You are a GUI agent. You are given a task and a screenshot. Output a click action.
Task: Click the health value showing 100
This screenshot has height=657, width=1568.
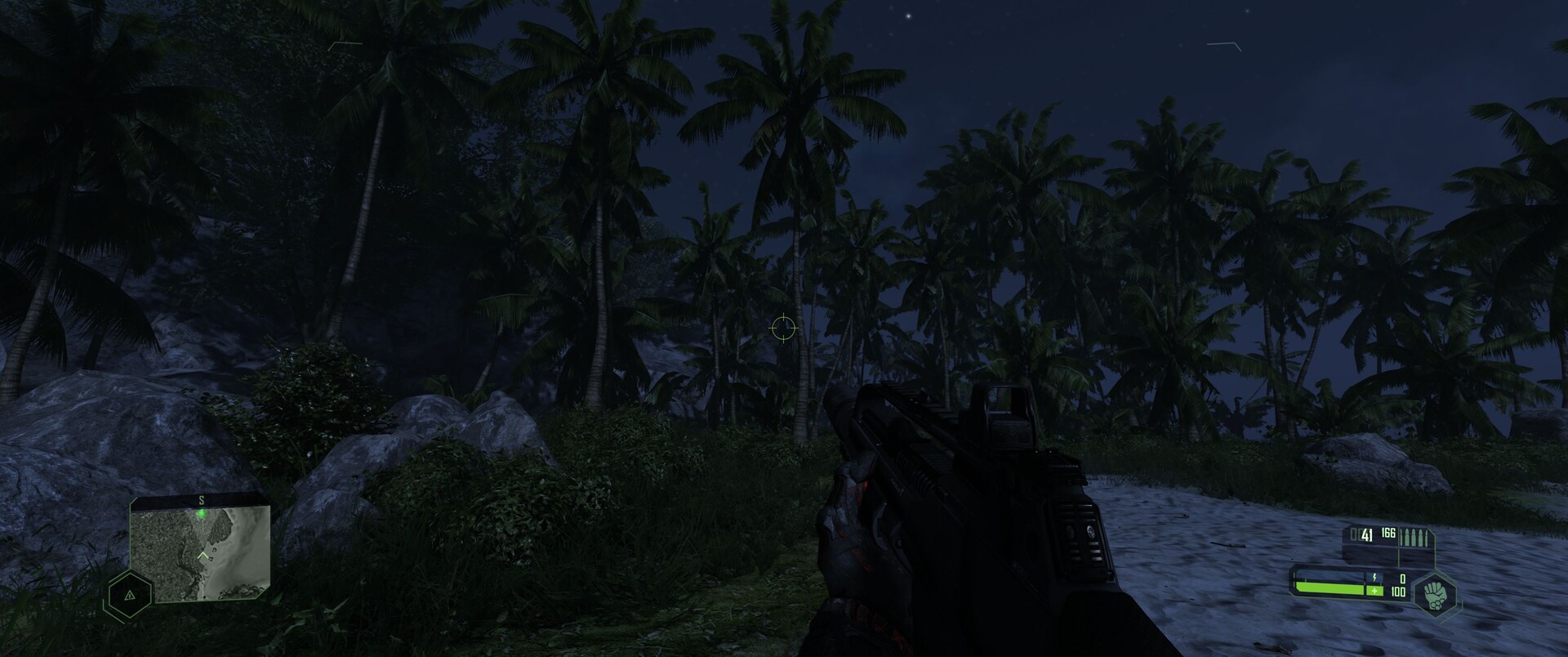click(x=1399, y=592)
